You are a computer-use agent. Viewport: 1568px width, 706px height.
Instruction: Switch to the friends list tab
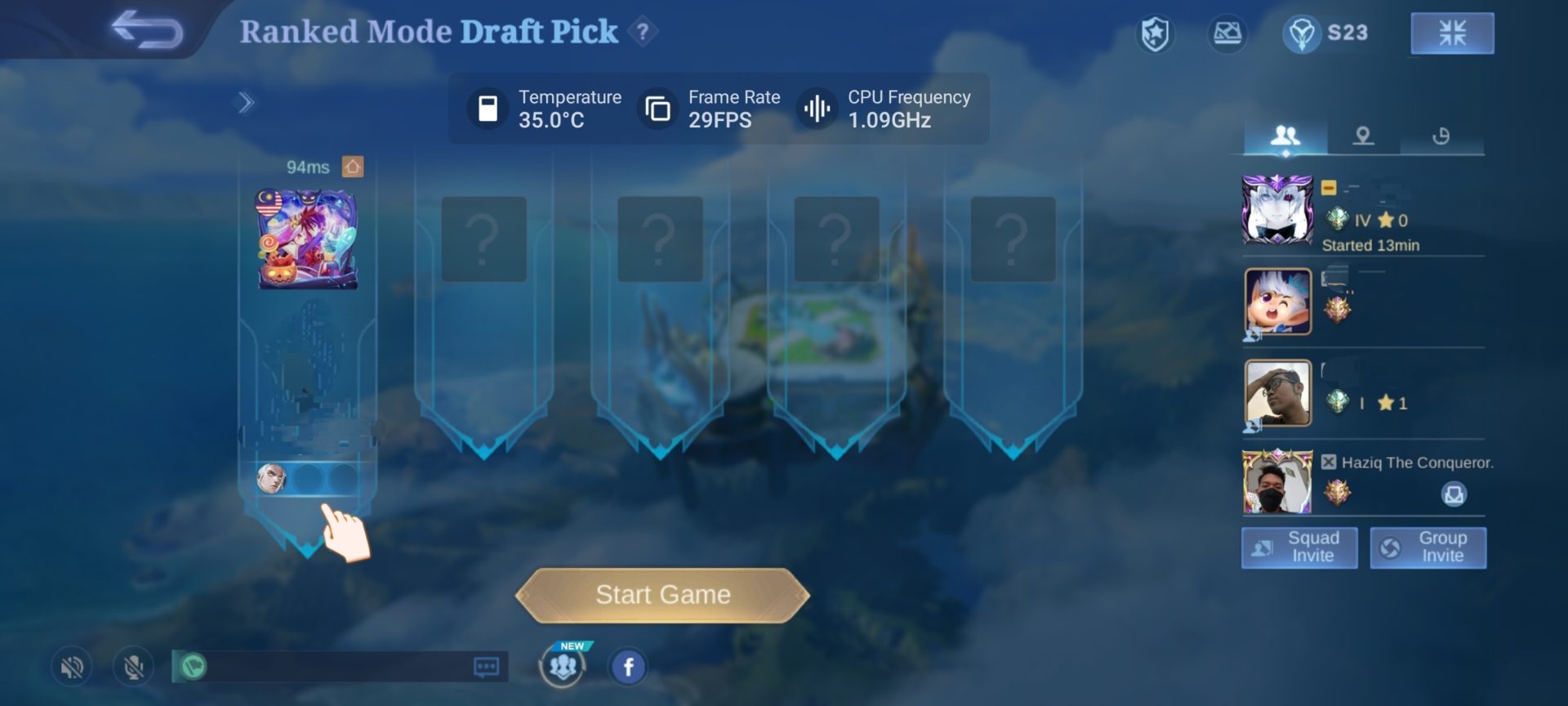pyautogui.click(x=1285, y=136)
